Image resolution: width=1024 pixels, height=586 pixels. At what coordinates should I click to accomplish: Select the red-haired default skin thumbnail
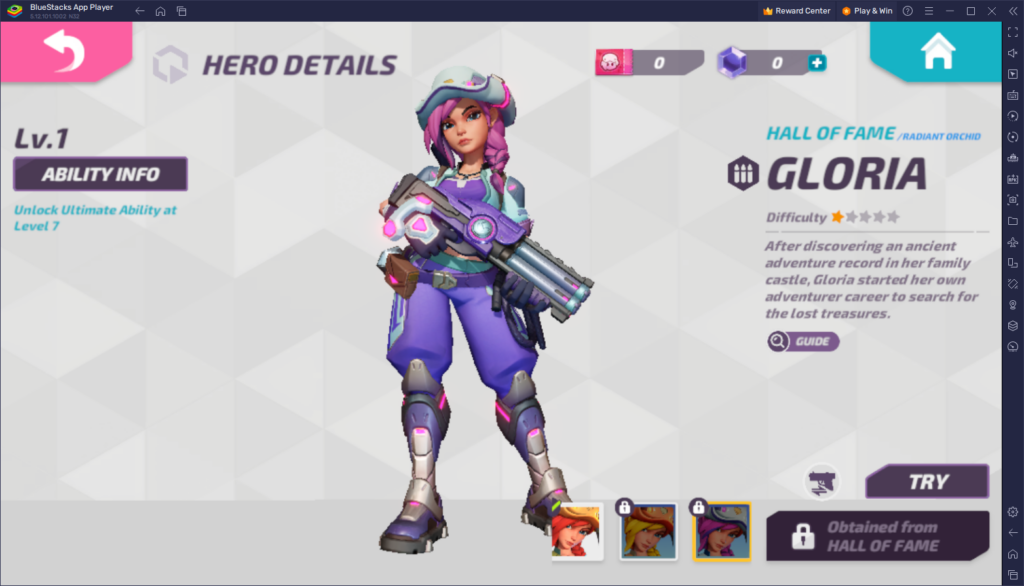pyautogui.click(x=577, y=531)
